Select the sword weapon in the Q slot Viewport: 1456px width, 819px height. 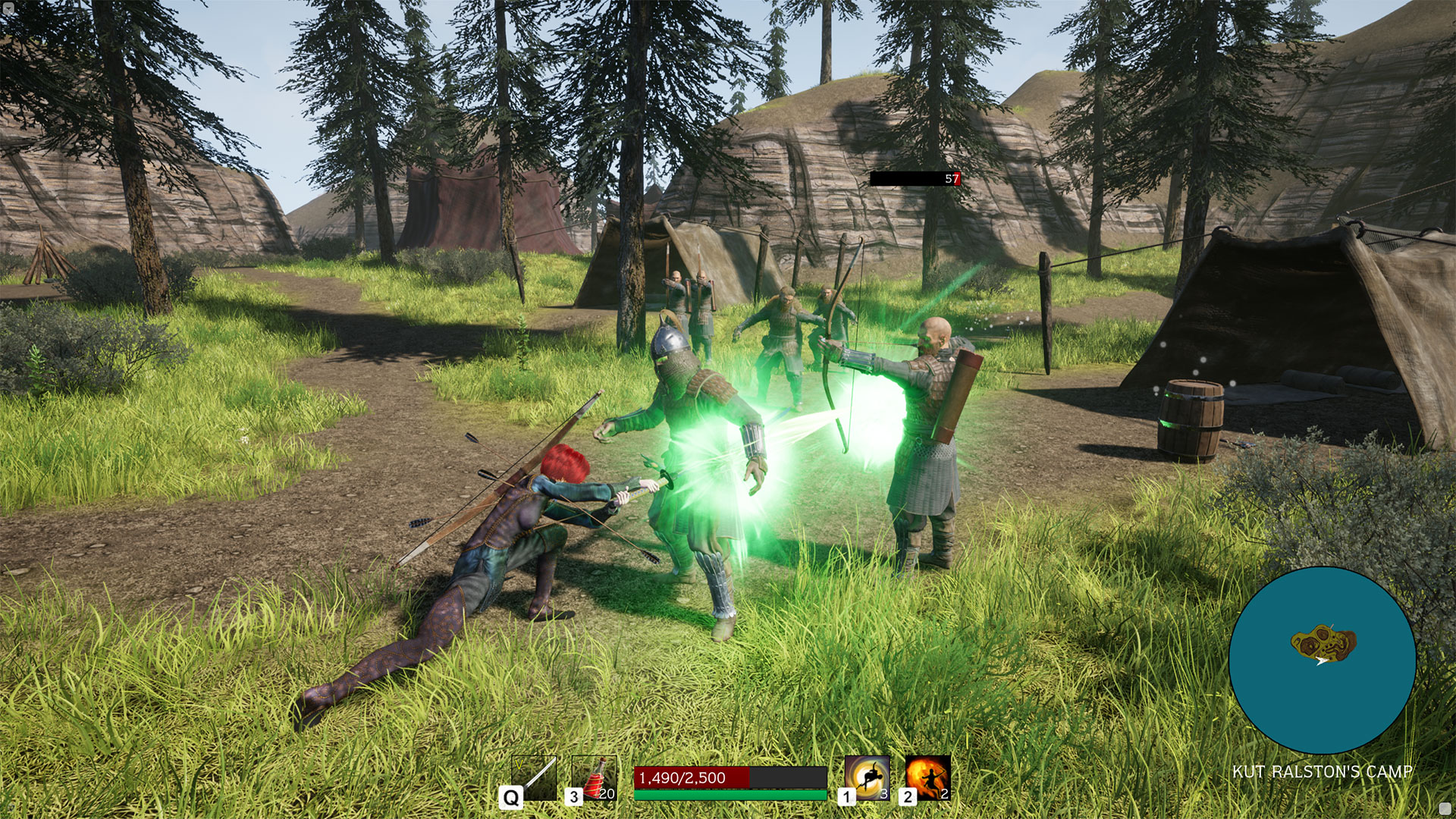pos(535,777)
